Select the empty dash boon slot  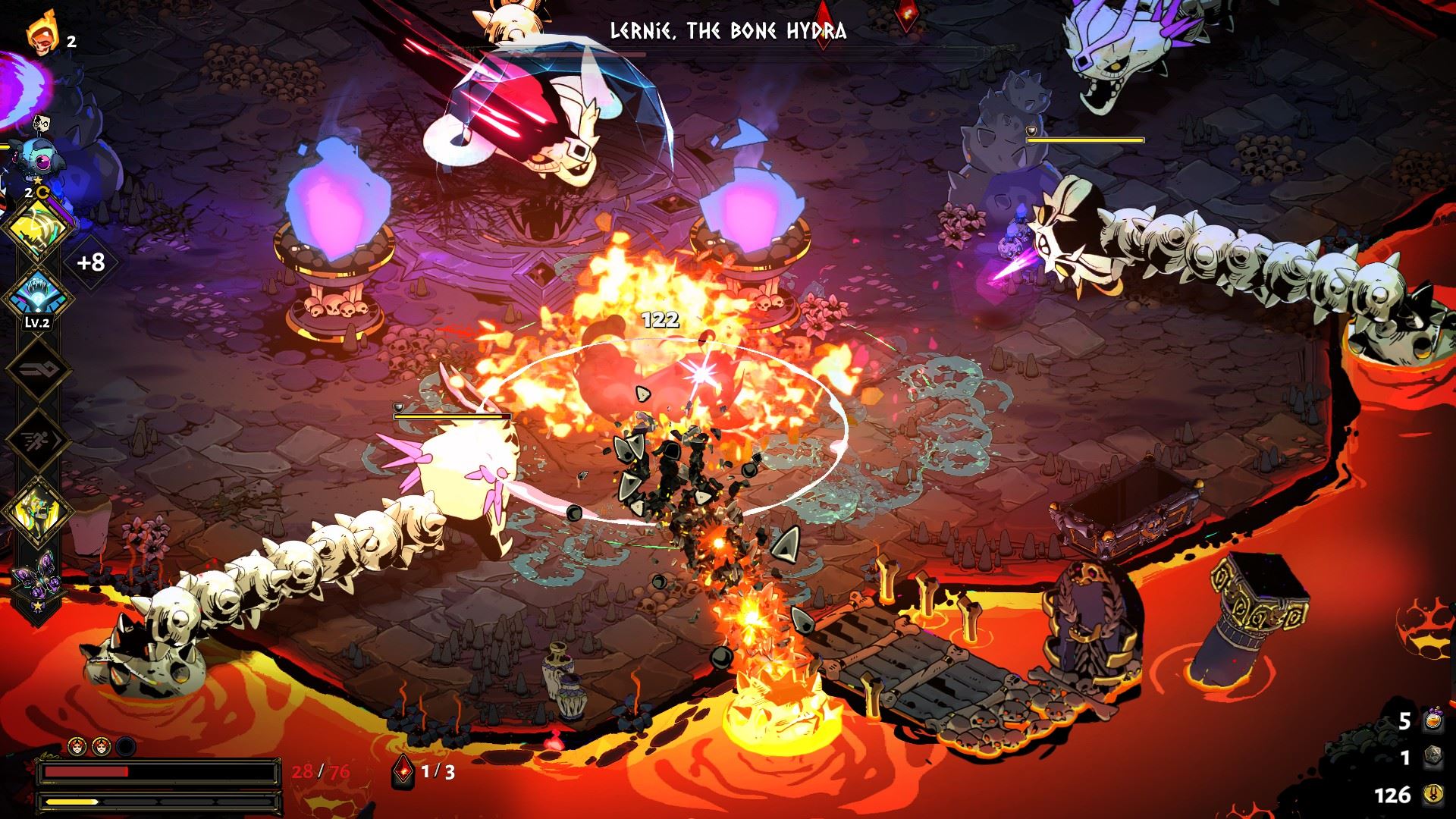click(39, 440)
